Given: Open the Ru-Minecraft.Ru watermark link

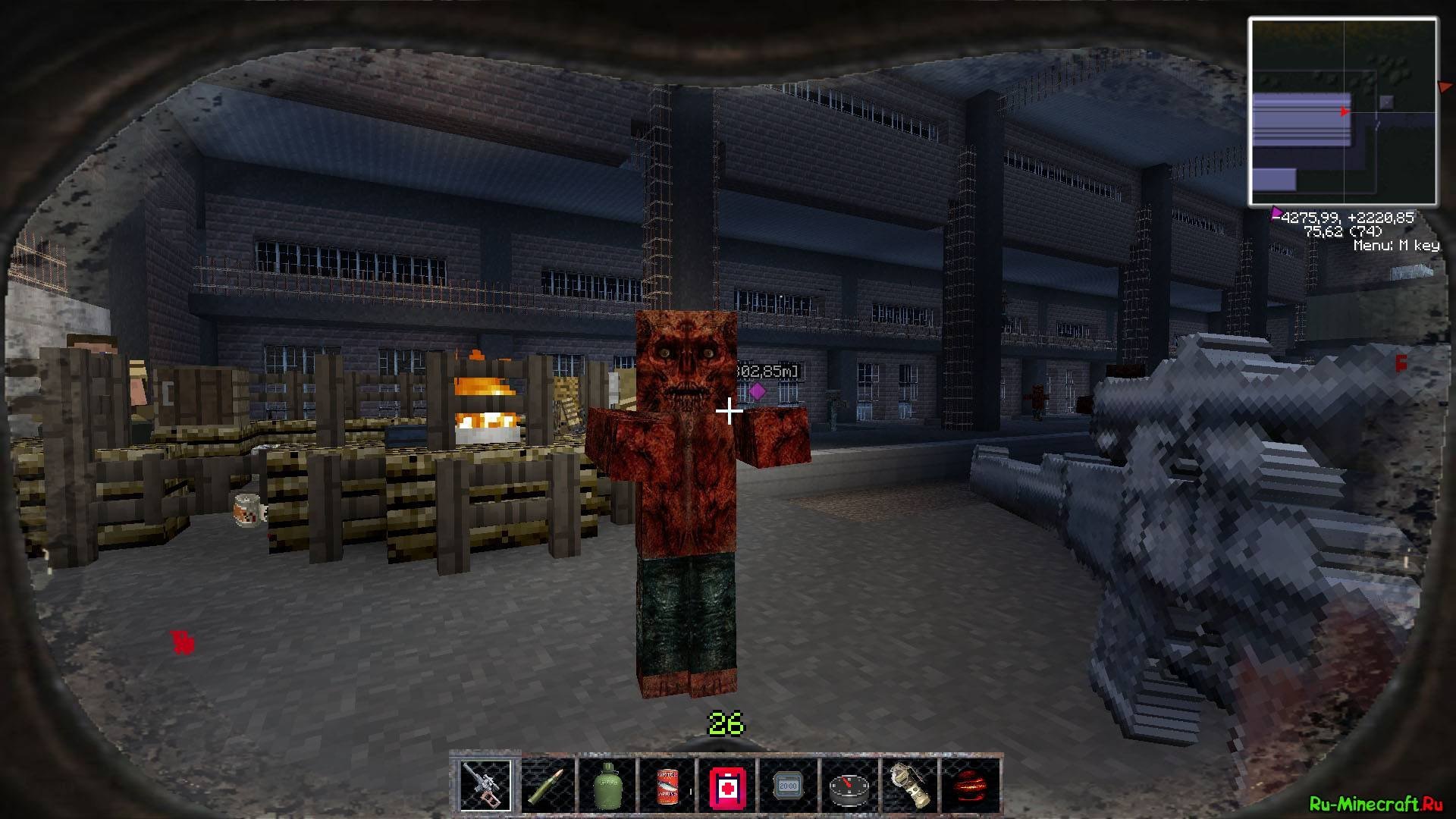Looking at the screenshot, I should (x=1374, y=804).
